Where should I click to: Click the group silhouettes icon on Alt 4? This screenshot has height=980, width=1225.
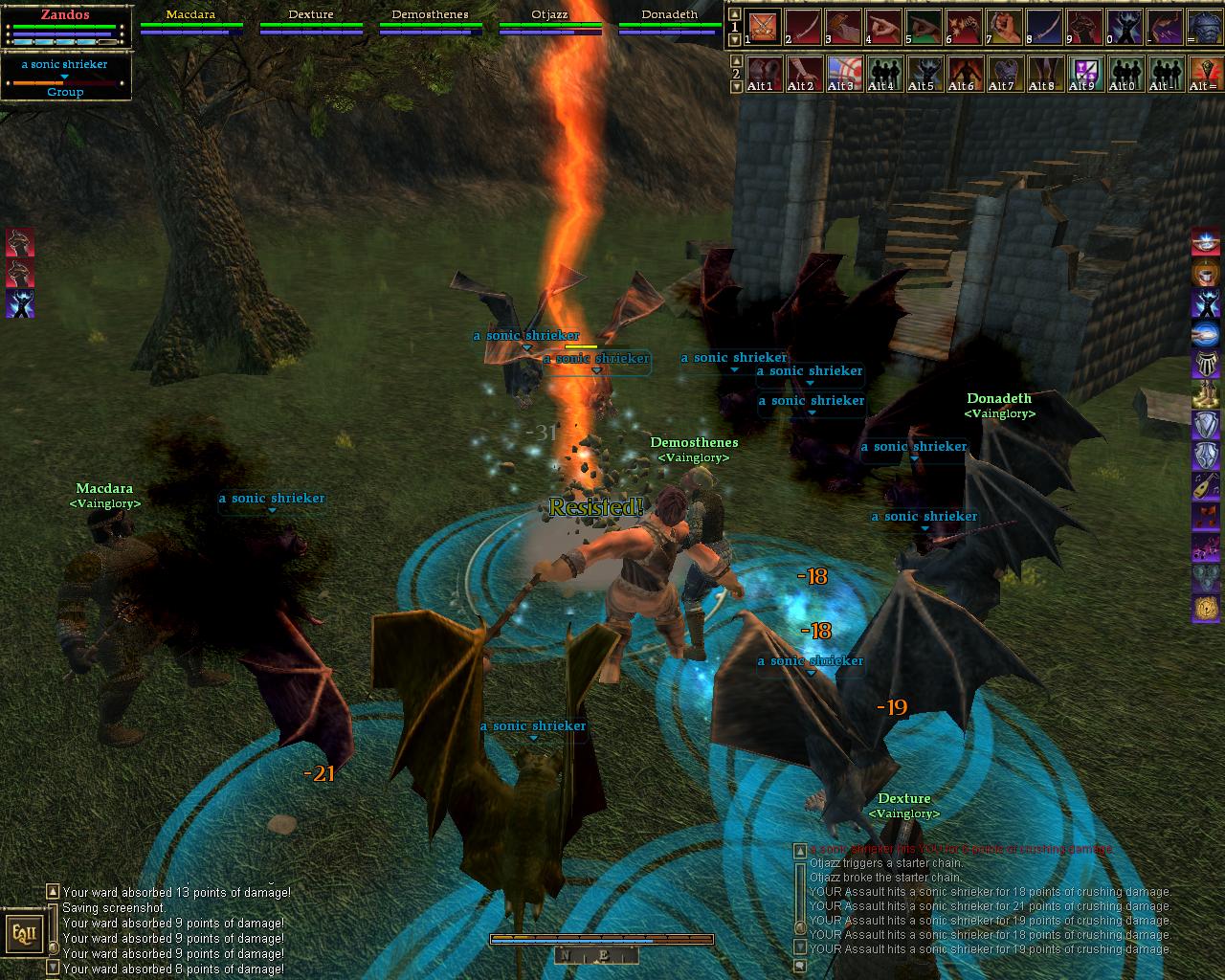pyautogui.click(x=883, y=72)
